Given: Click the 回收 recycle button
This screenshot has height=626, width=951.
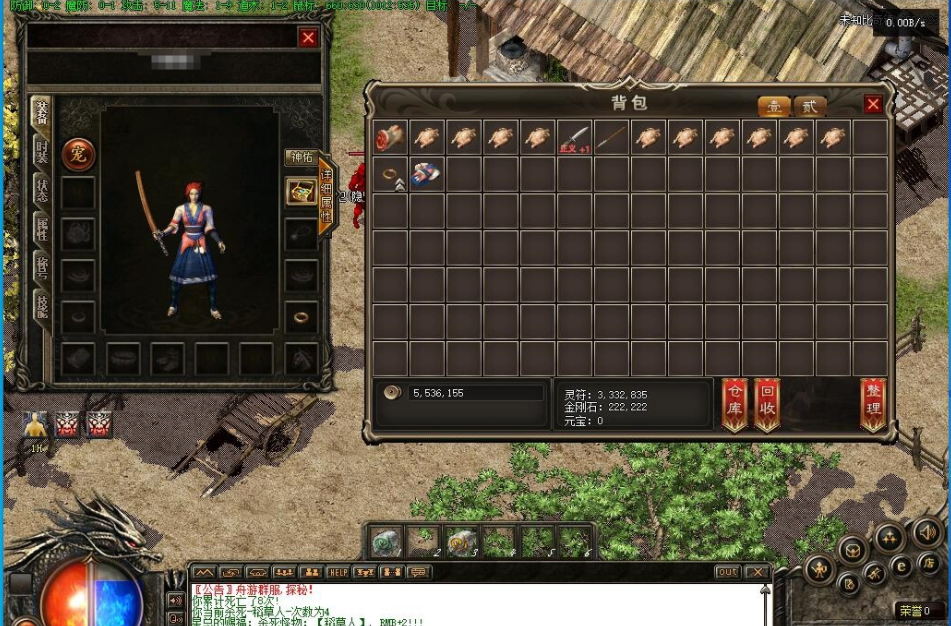Looking at the screenshot, I should 767,404.
